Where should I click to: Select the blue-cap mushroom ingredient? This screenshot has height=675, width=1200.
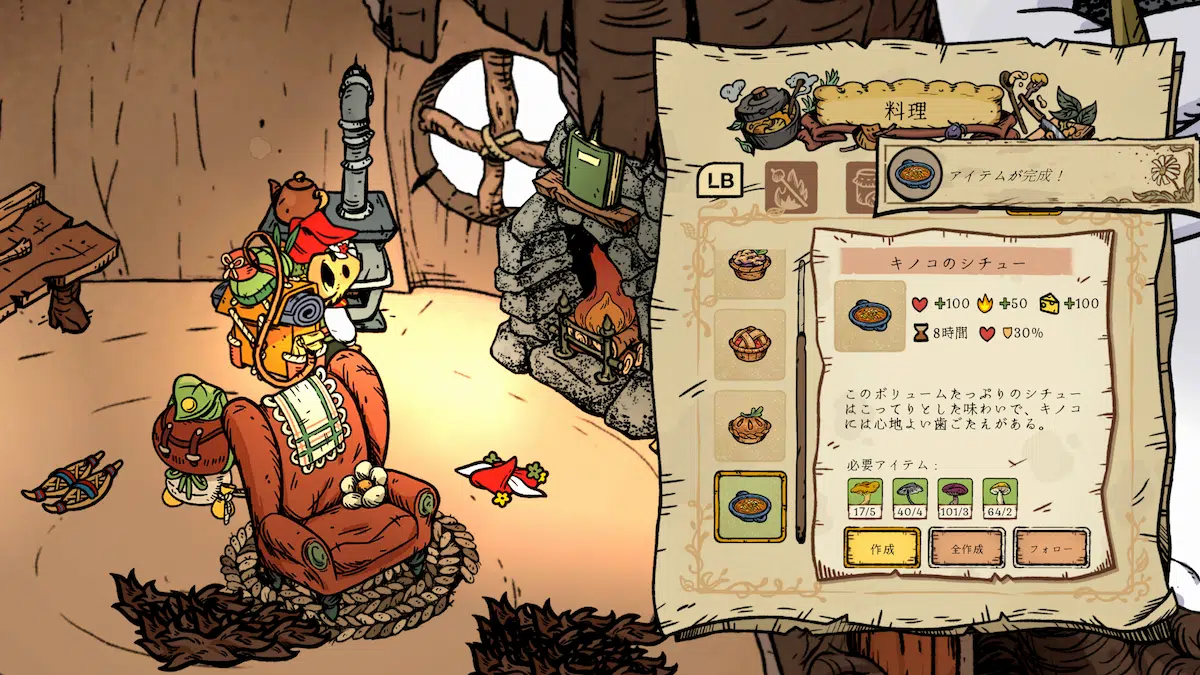click(908, 496)
